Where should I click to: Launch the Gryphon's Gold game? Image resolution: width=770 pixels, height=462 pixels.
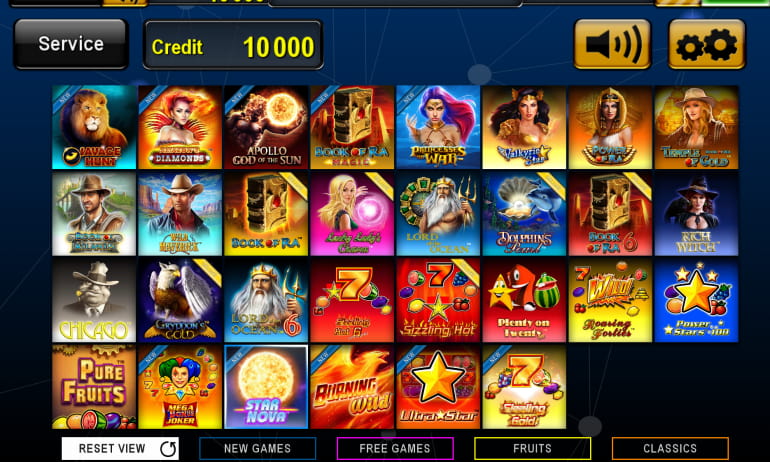coord(180,300)
